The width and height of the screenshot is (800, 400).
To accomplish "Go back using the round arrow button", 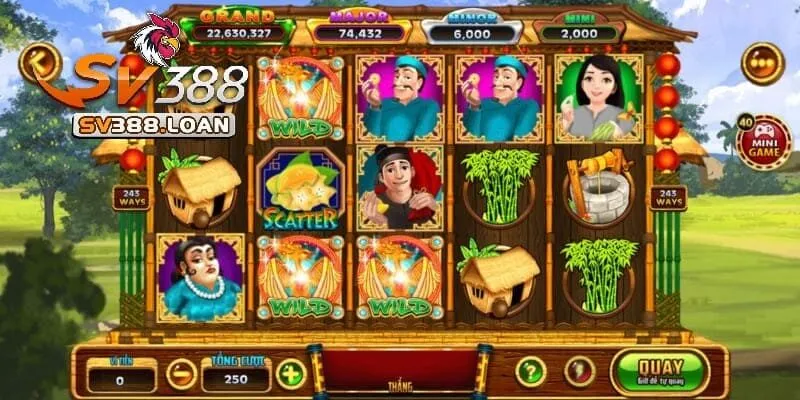I will [39, 62].
